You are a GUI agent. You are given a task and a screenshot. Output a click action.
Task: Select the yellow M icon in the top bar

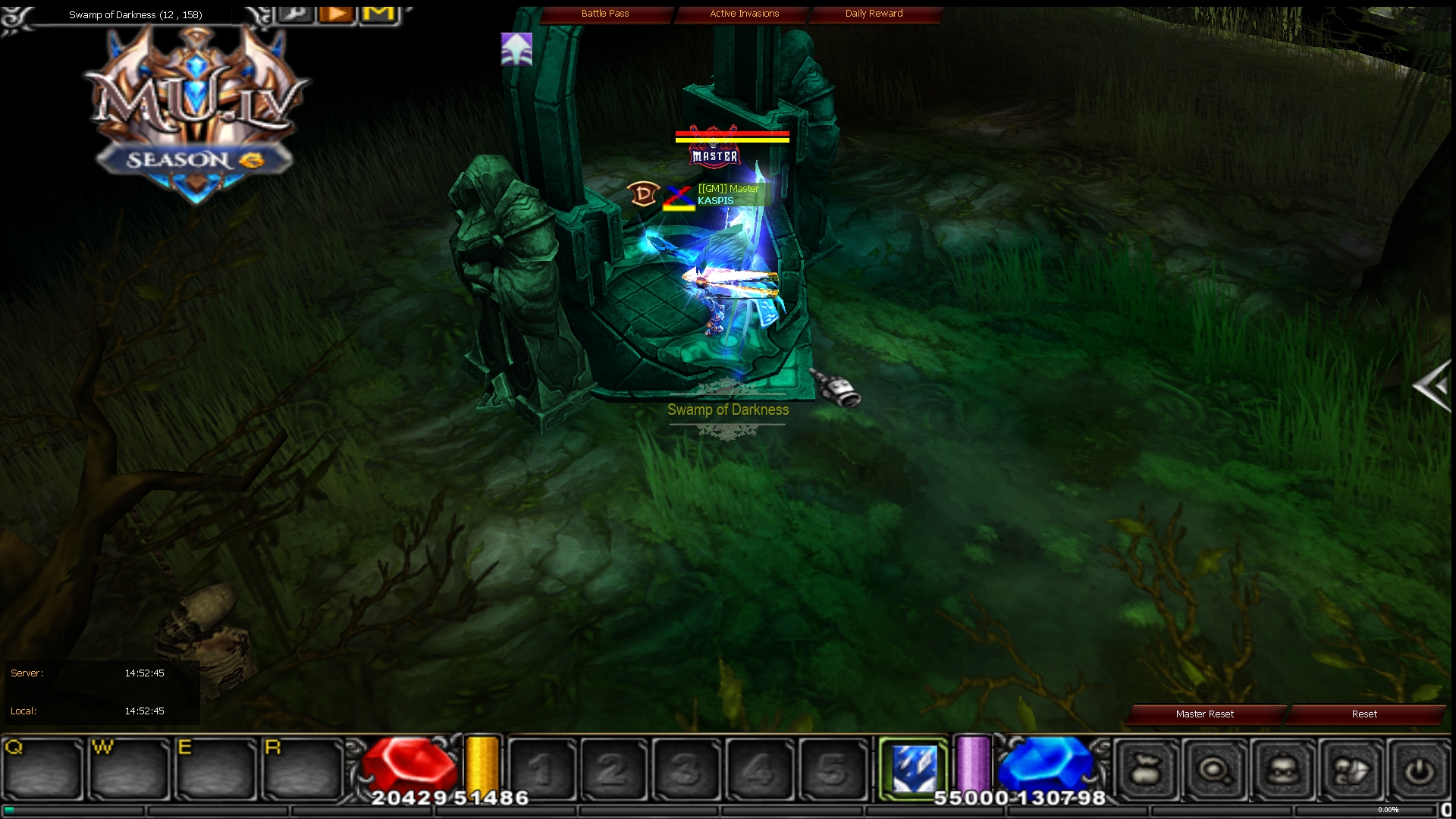point(378,12)
